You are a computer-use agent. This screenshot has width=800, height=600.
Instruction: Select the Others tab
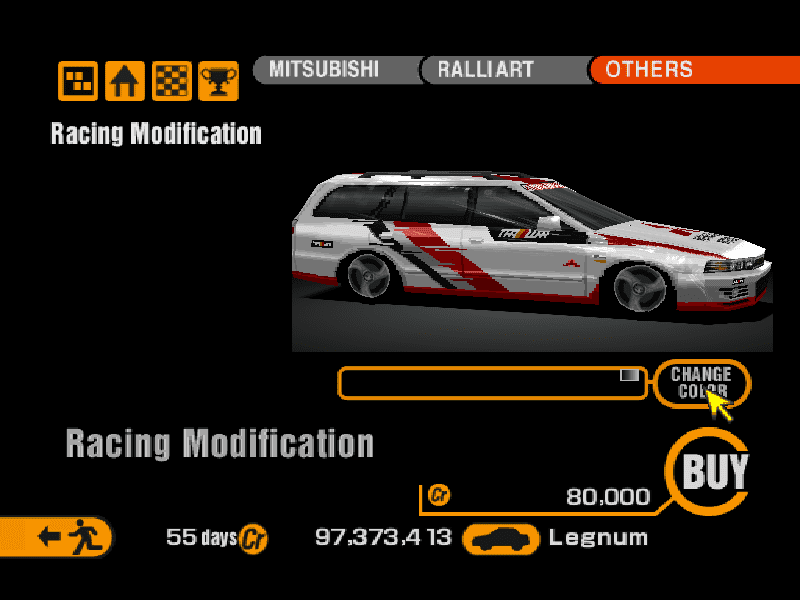[650, 70]
